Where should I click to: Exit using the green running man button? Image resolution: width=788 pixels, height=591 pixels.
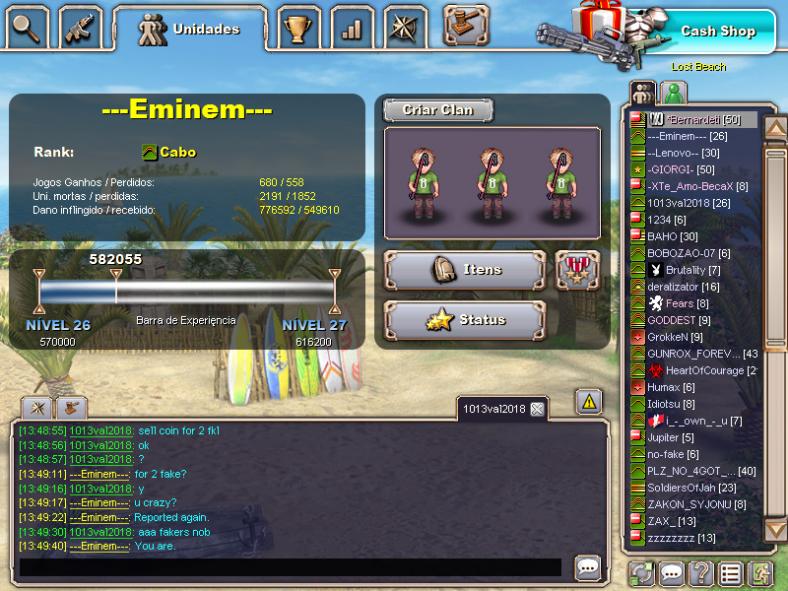pyautogui.click(x=760, y=574)
